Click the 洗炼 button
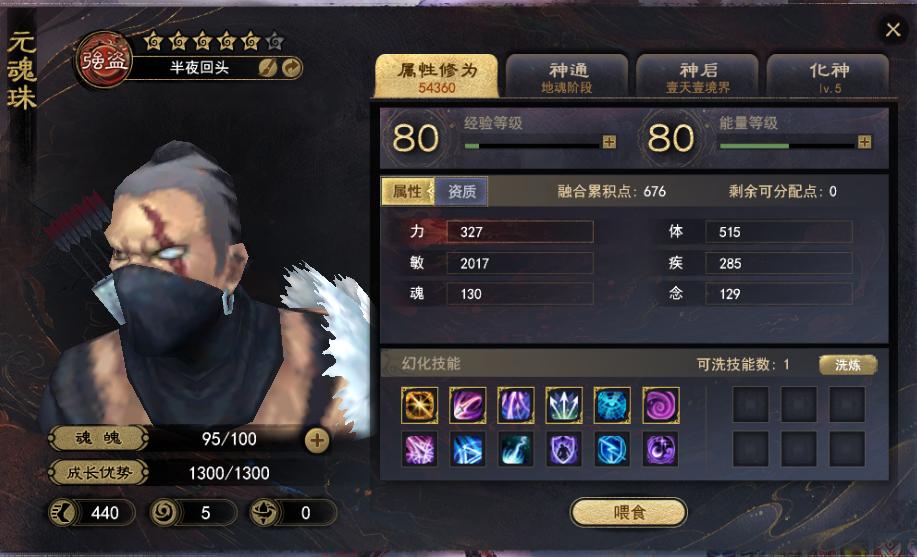 click(x=848, y=365)
